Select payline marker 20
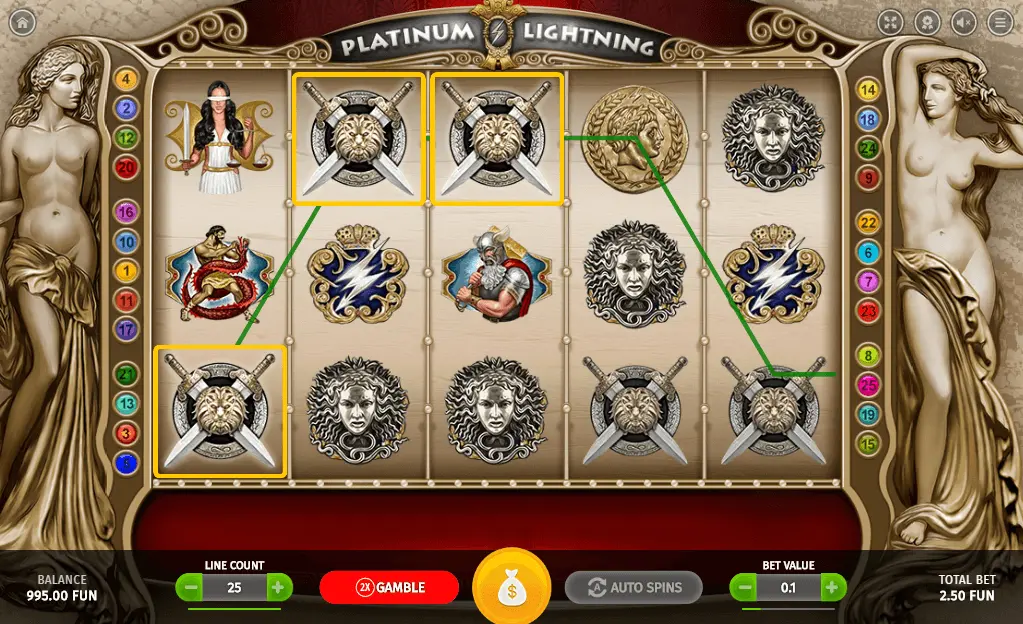Viewport: 1023px width, 624px height. tap(127, 168)
